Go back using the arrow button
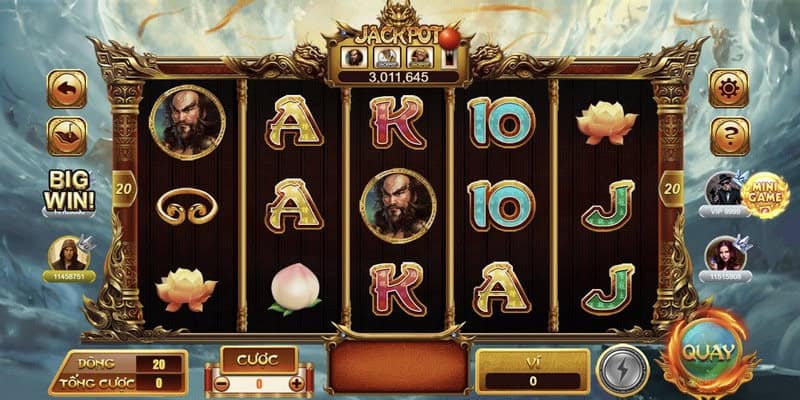The image size is (800, 400). 67,89
